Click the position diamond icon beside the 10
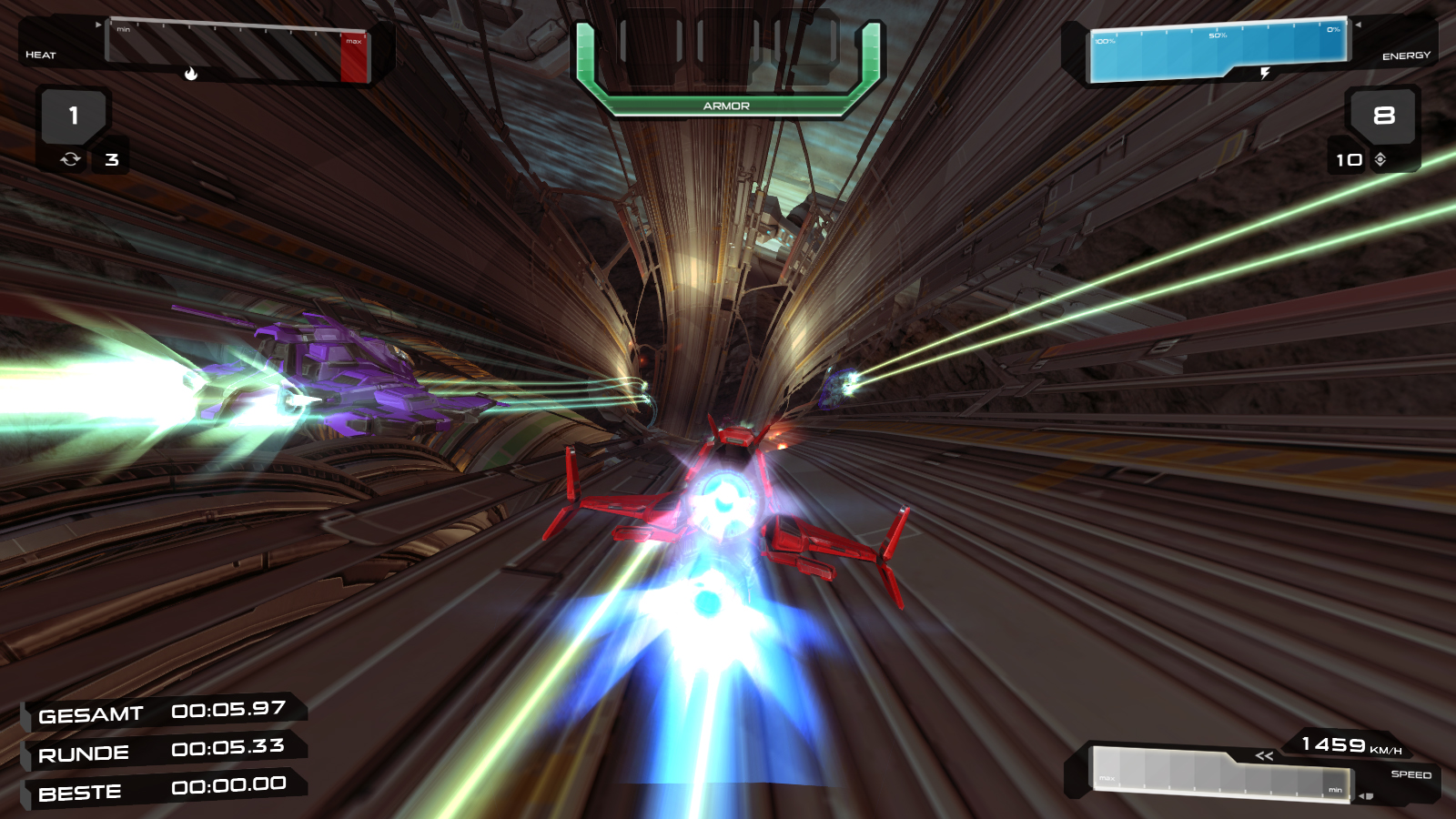Viewport: 1456px width, 819px height. [x=1380, y=159]
